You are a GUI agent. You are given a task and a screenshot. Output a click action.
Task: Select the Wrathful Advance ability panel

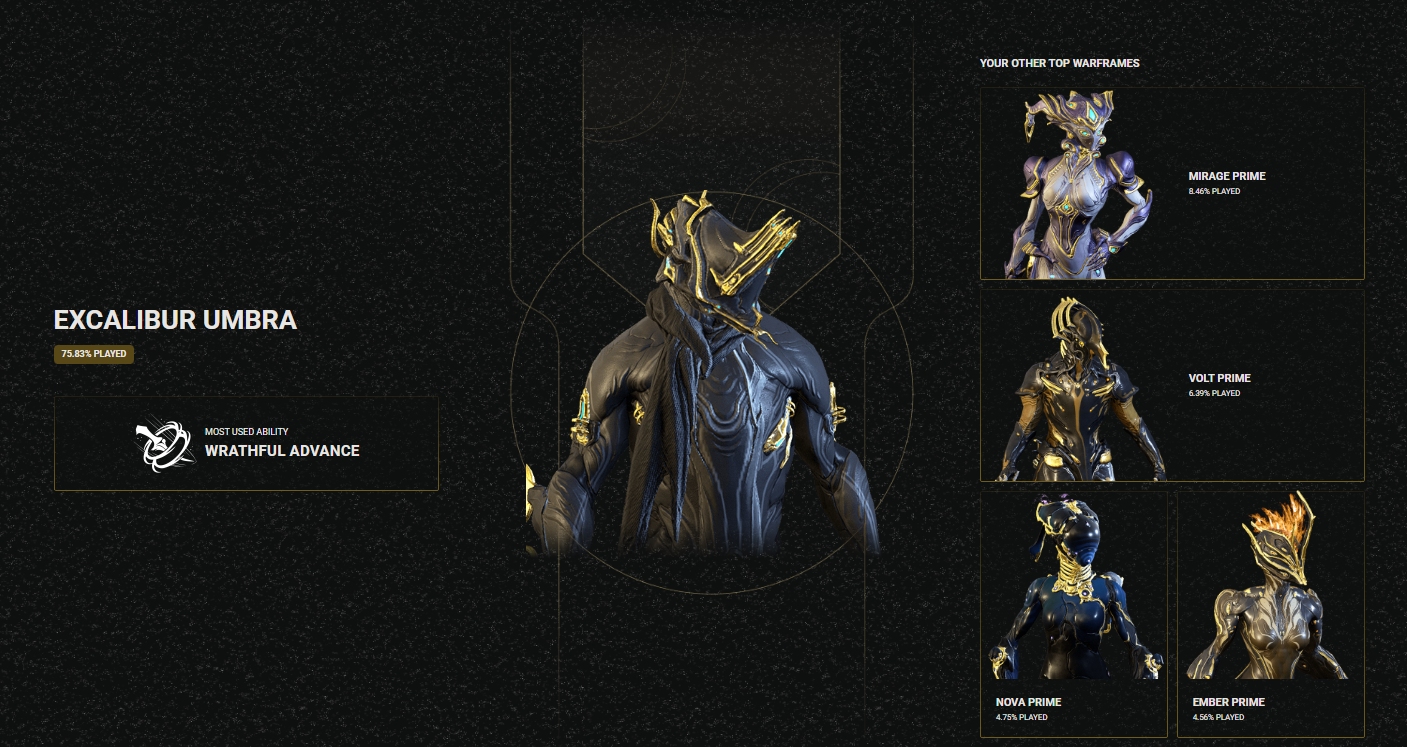[246, 443]
